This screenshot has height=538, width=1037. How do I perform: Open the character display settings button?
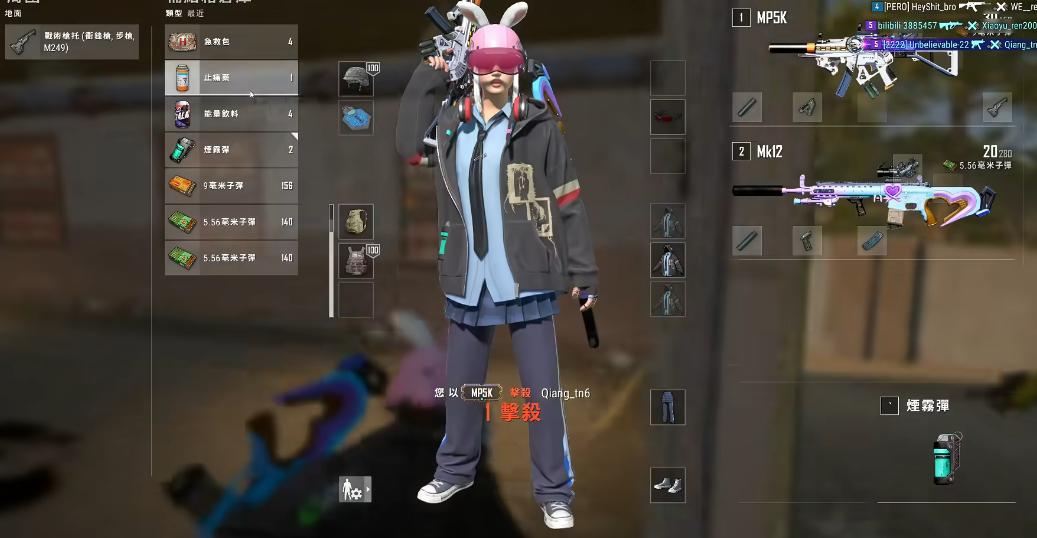click(x=355, y=489)
